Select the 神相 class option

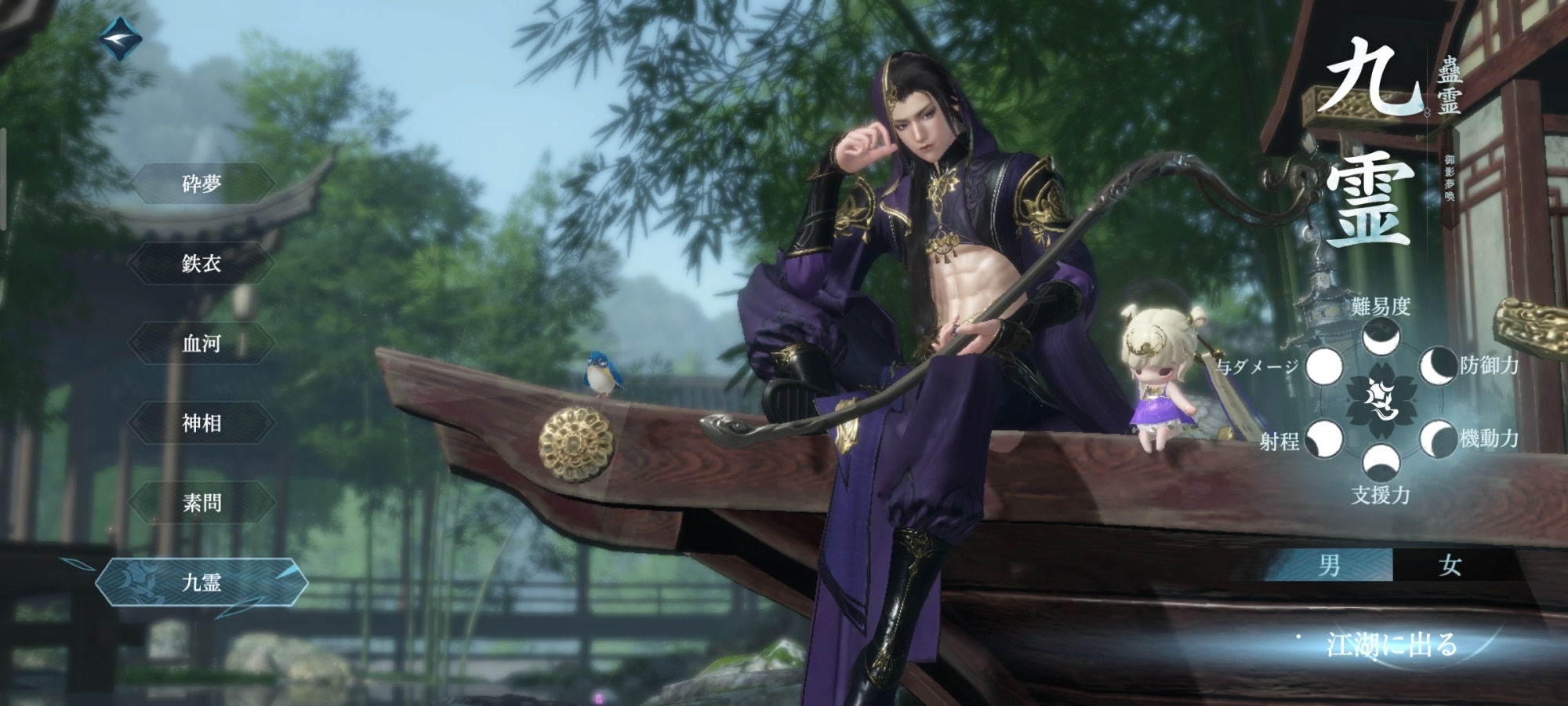pyautogui.click(x=201, y=424)
